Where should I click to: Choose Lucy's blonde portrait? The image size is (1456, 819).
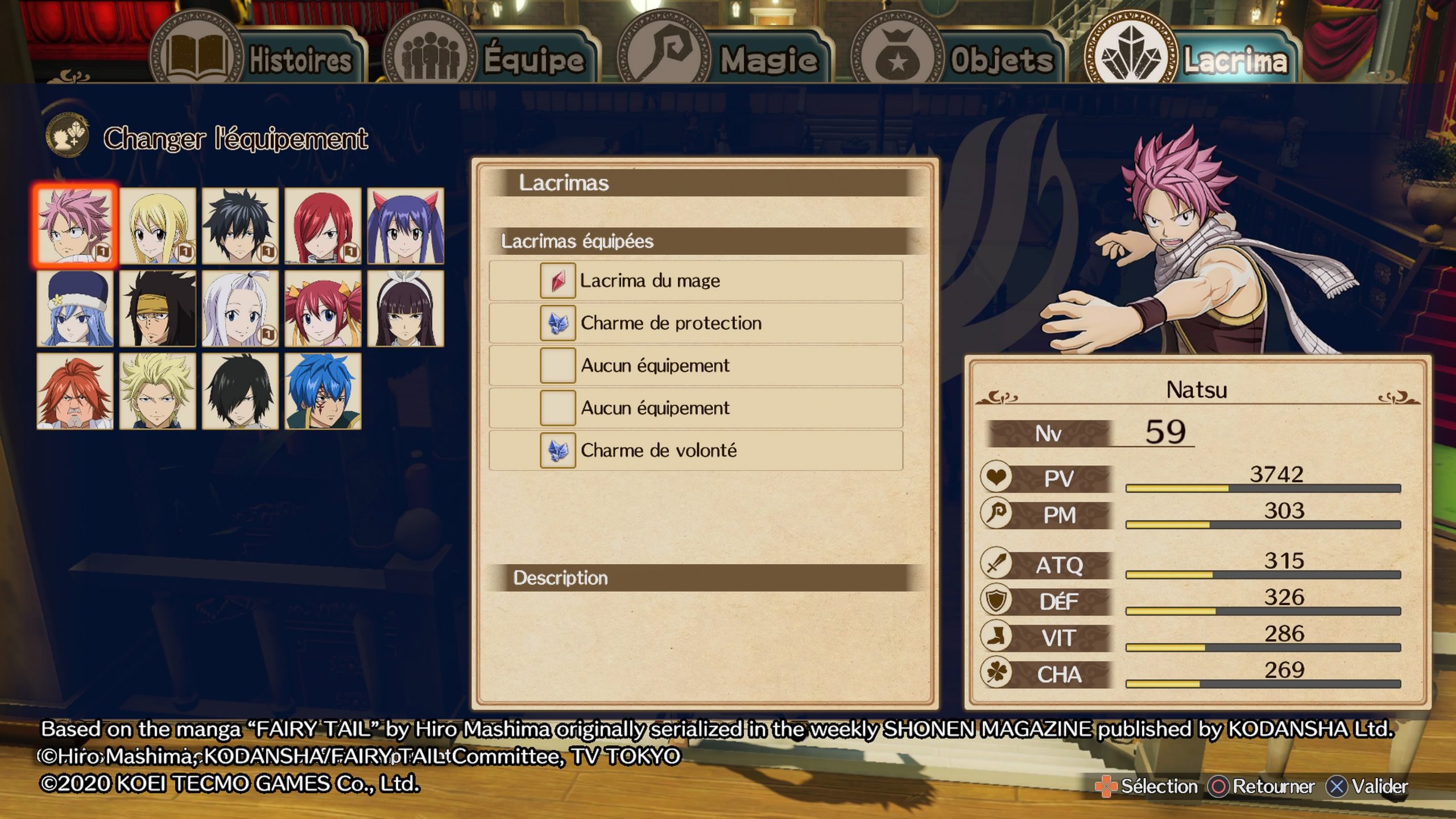(x=158, y=226)
